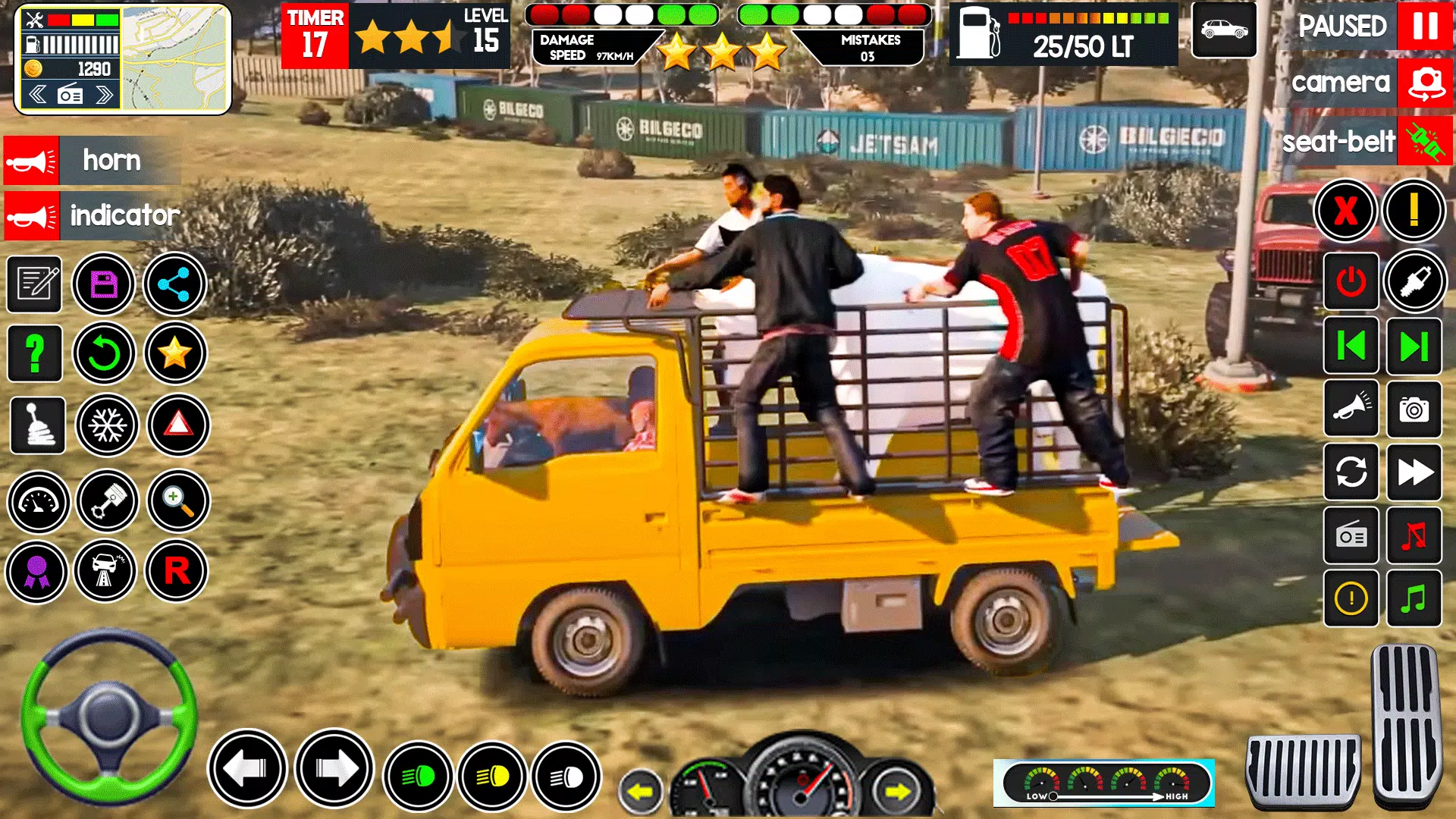Tap the snowflake winter mode icon

(x=107, y=426)
